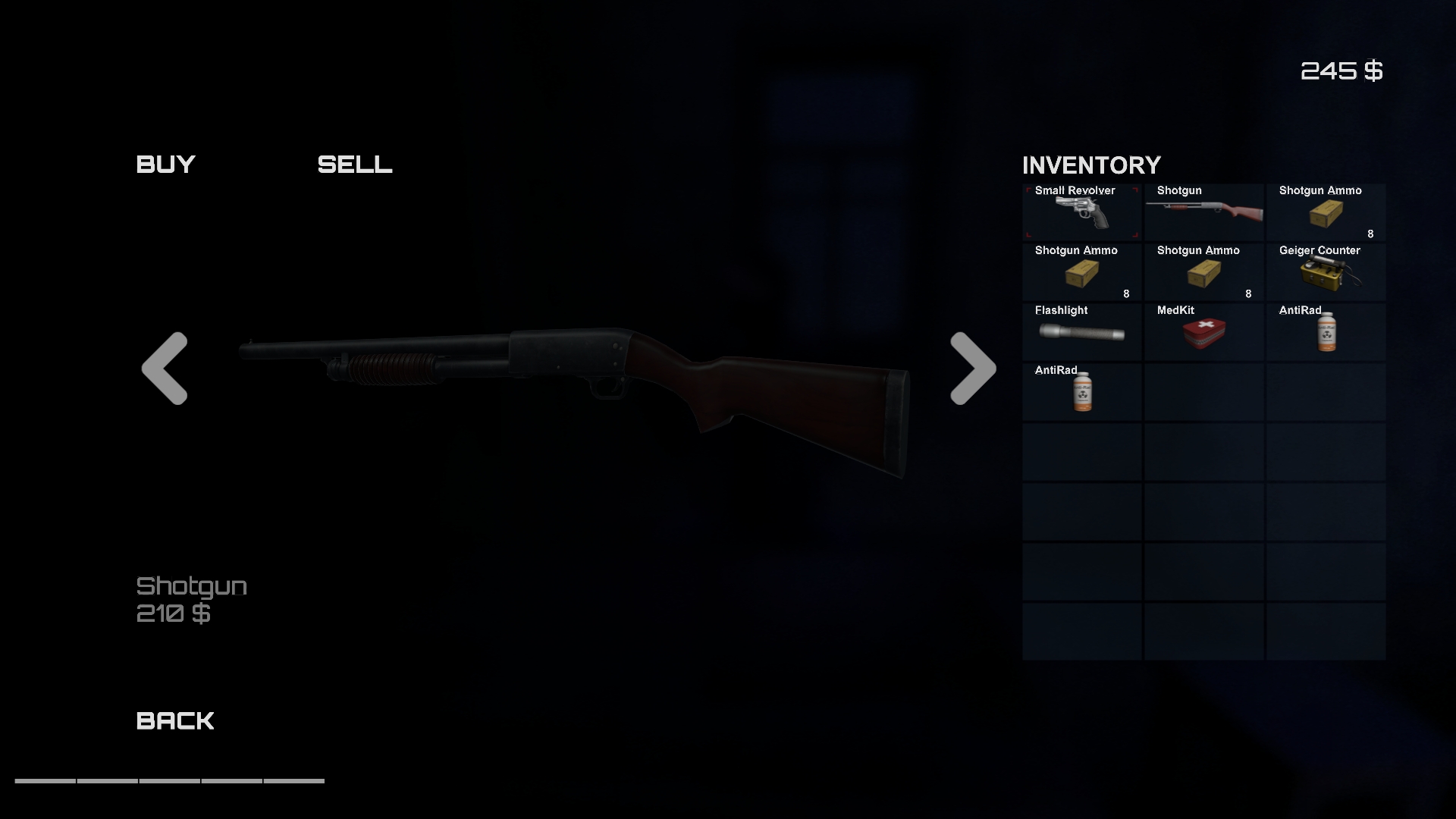Switch to the SELL tab
The image size is (1456, 819).
point(355,165)
